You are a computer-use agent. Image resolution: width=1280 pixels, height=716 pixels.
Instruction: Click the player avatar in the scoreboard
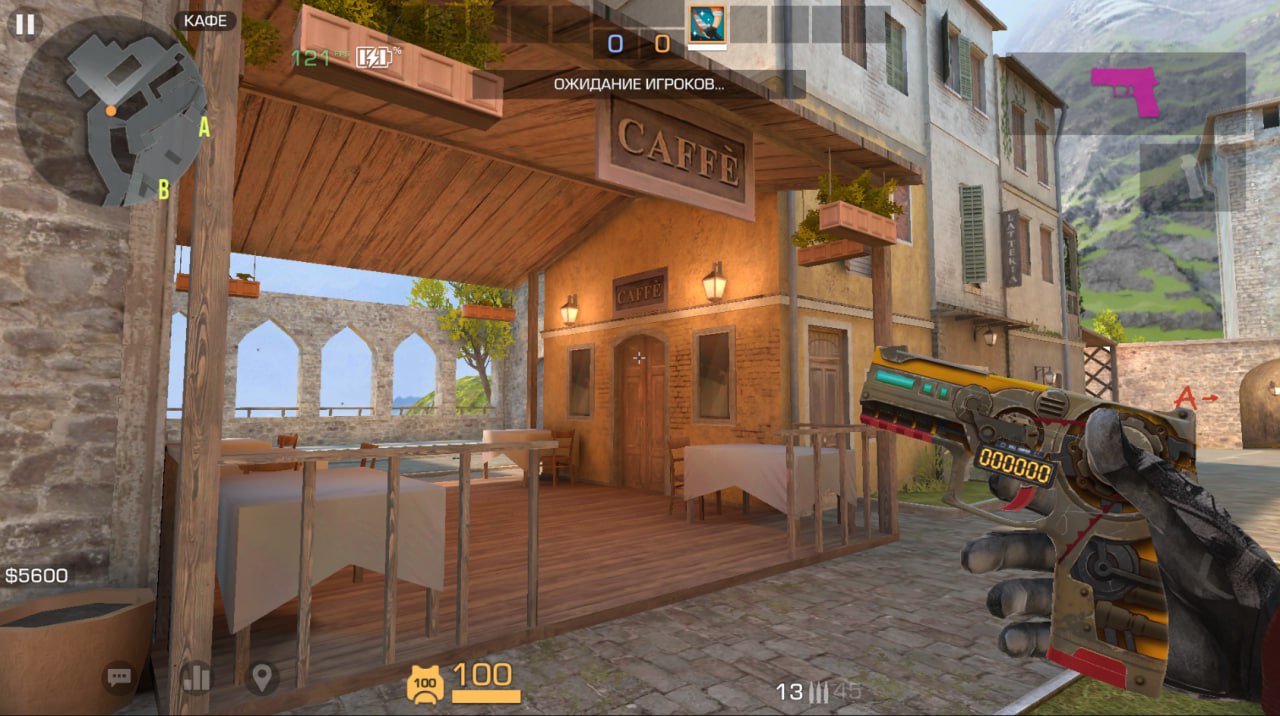point(707,24)
